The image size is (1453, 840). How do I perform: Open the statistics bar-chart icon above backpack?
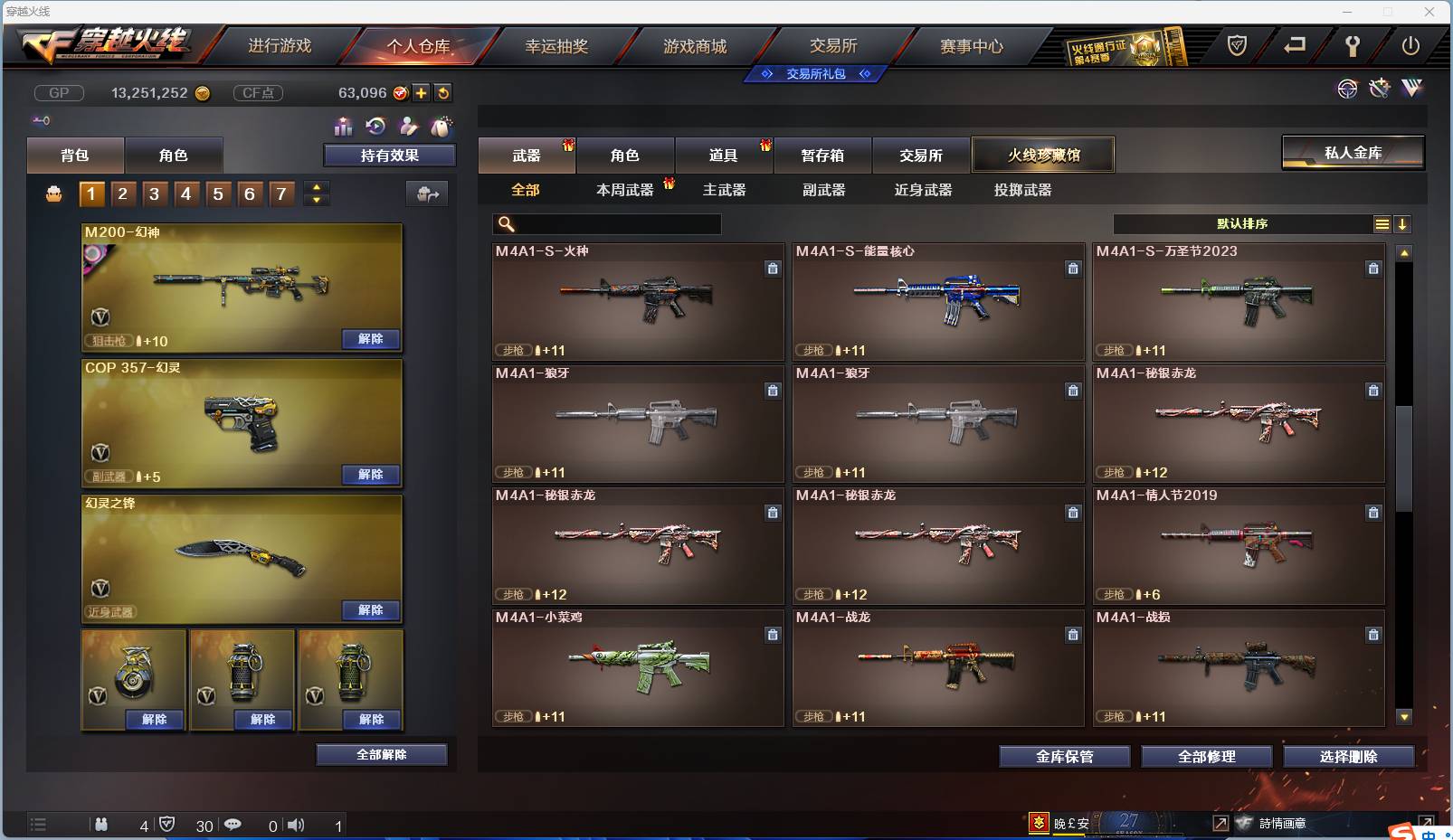click(x=344, y=127)
